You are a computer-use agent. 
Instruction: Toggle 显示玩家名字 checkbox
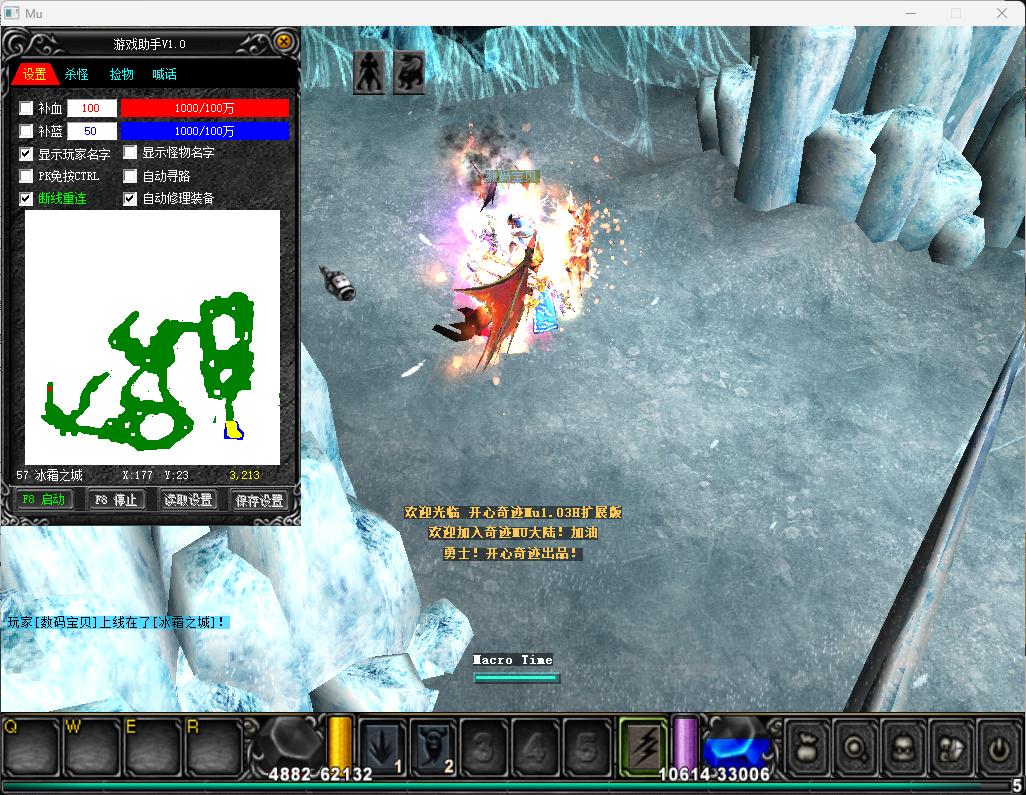27,154
